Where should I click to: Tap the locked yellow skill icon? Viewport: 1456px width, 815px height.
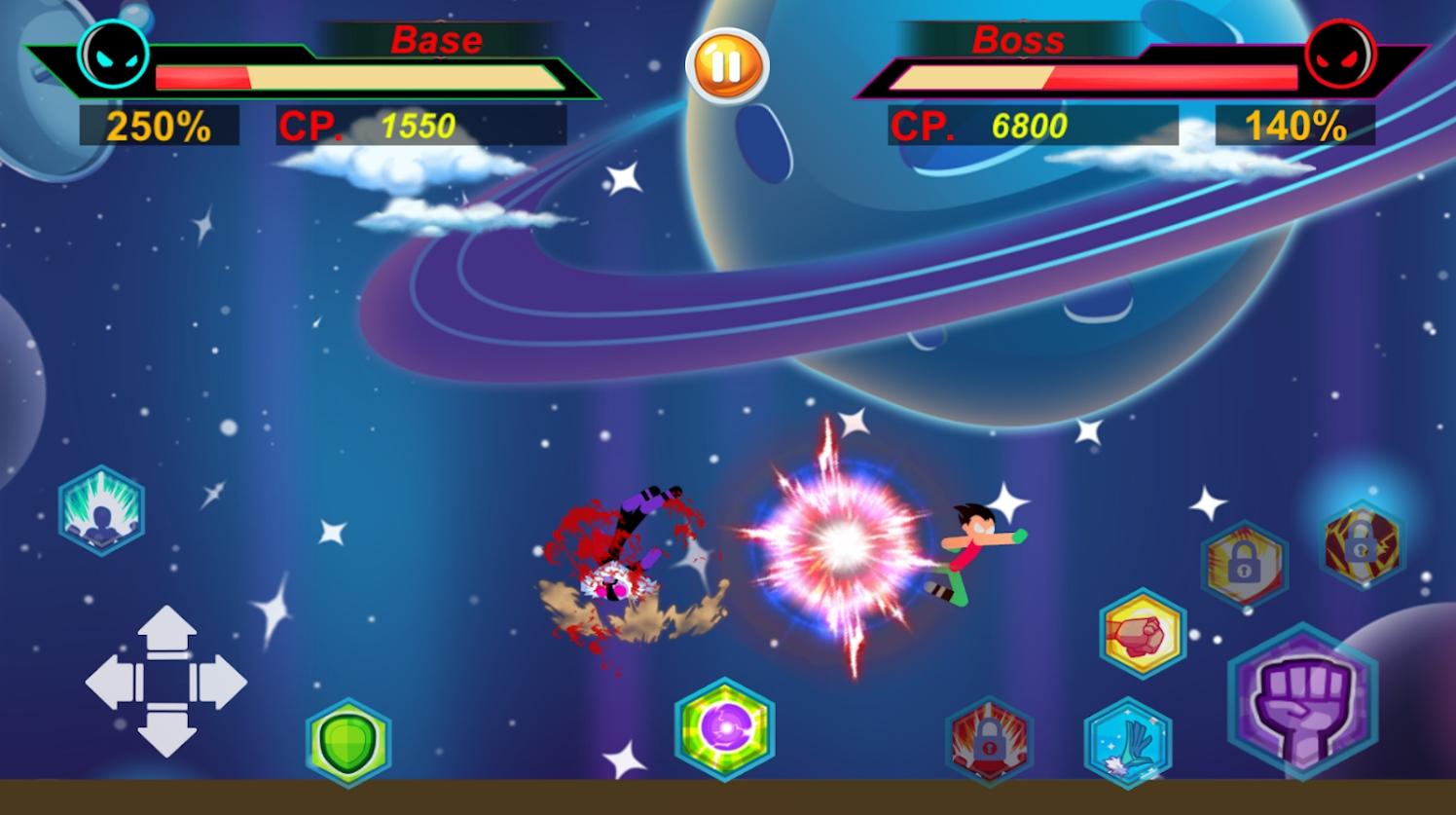coord(1244,565)
